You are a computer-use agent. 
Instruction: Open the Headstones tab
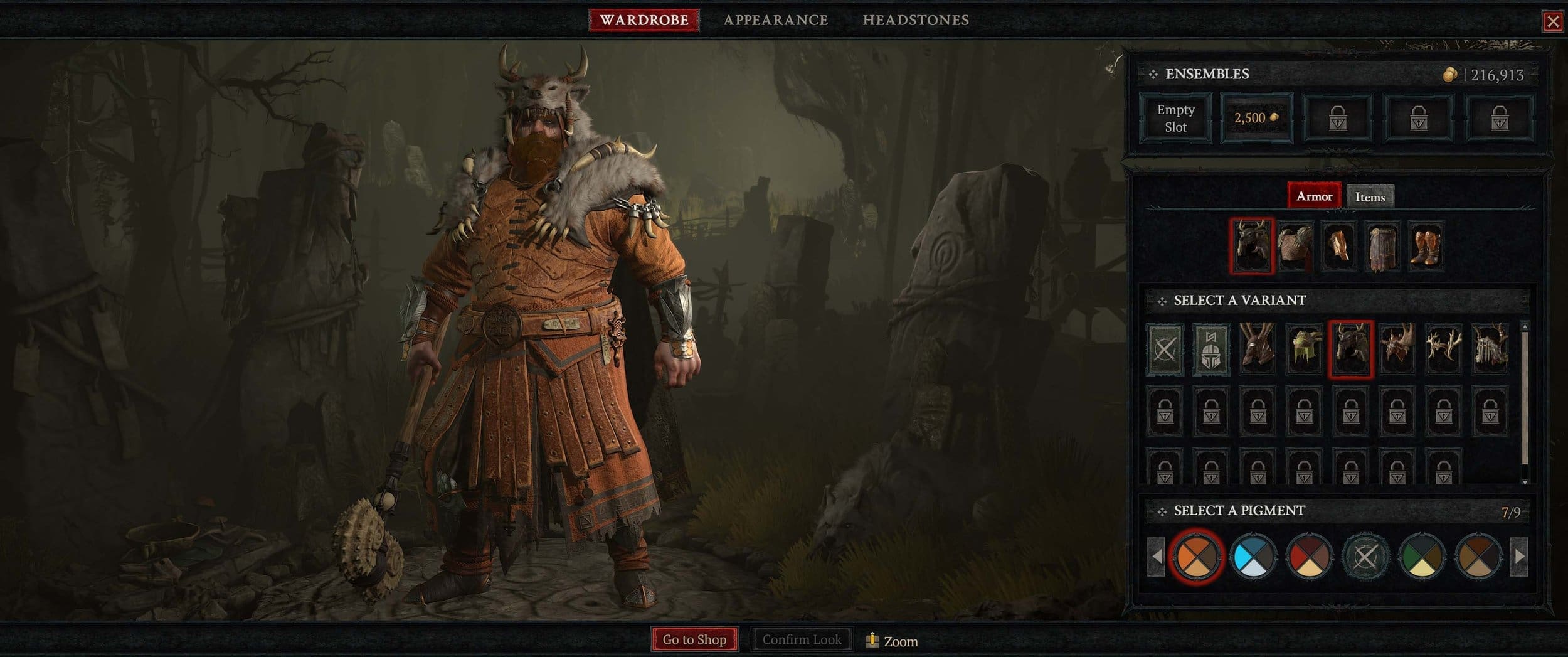coord(915,20)
